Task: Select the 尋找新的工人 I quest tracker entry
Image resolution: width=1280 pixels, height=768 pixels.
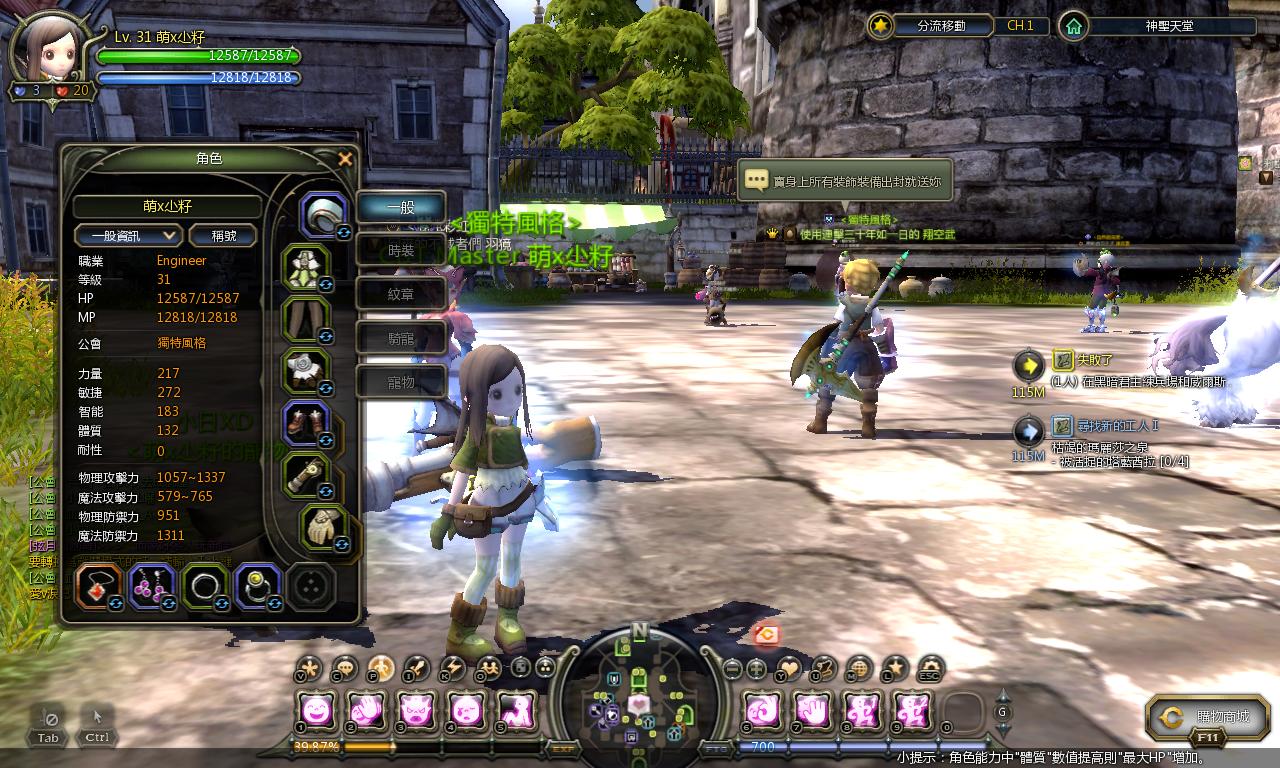Action: tap(1103, 425)
